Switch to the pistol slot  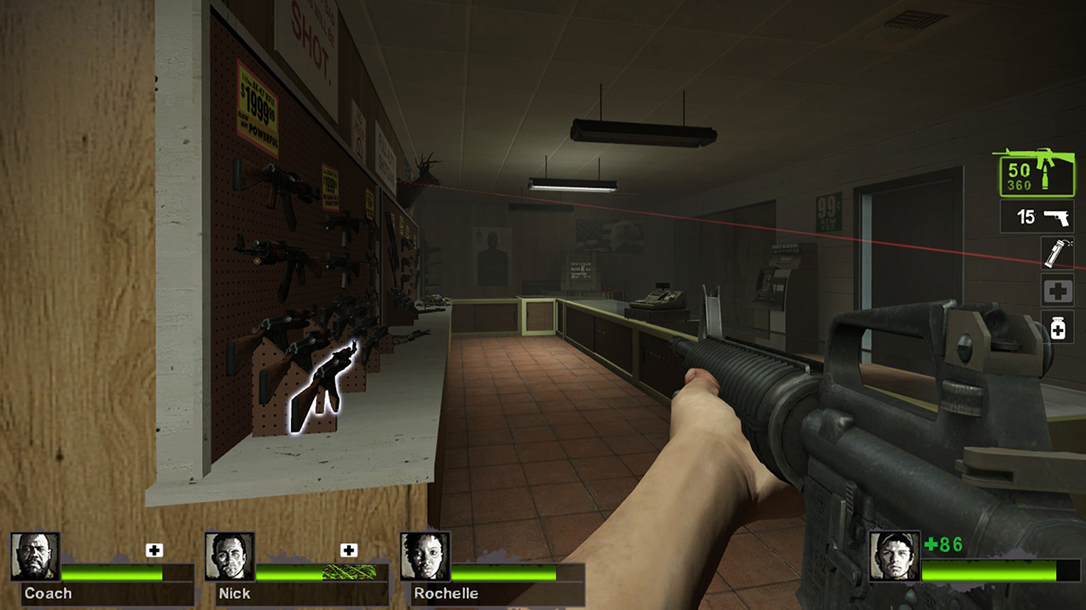point(1037,217)
